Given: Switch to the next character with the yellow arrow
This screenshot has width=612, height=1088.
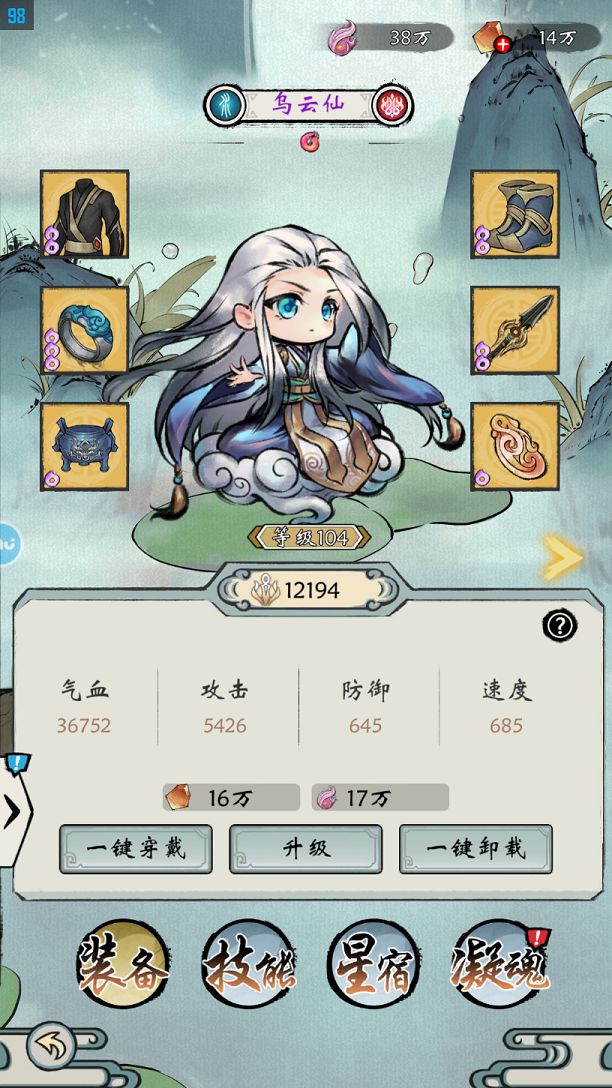Looking at the screenshot, I should pyautogui.click(x=562, y=558).
